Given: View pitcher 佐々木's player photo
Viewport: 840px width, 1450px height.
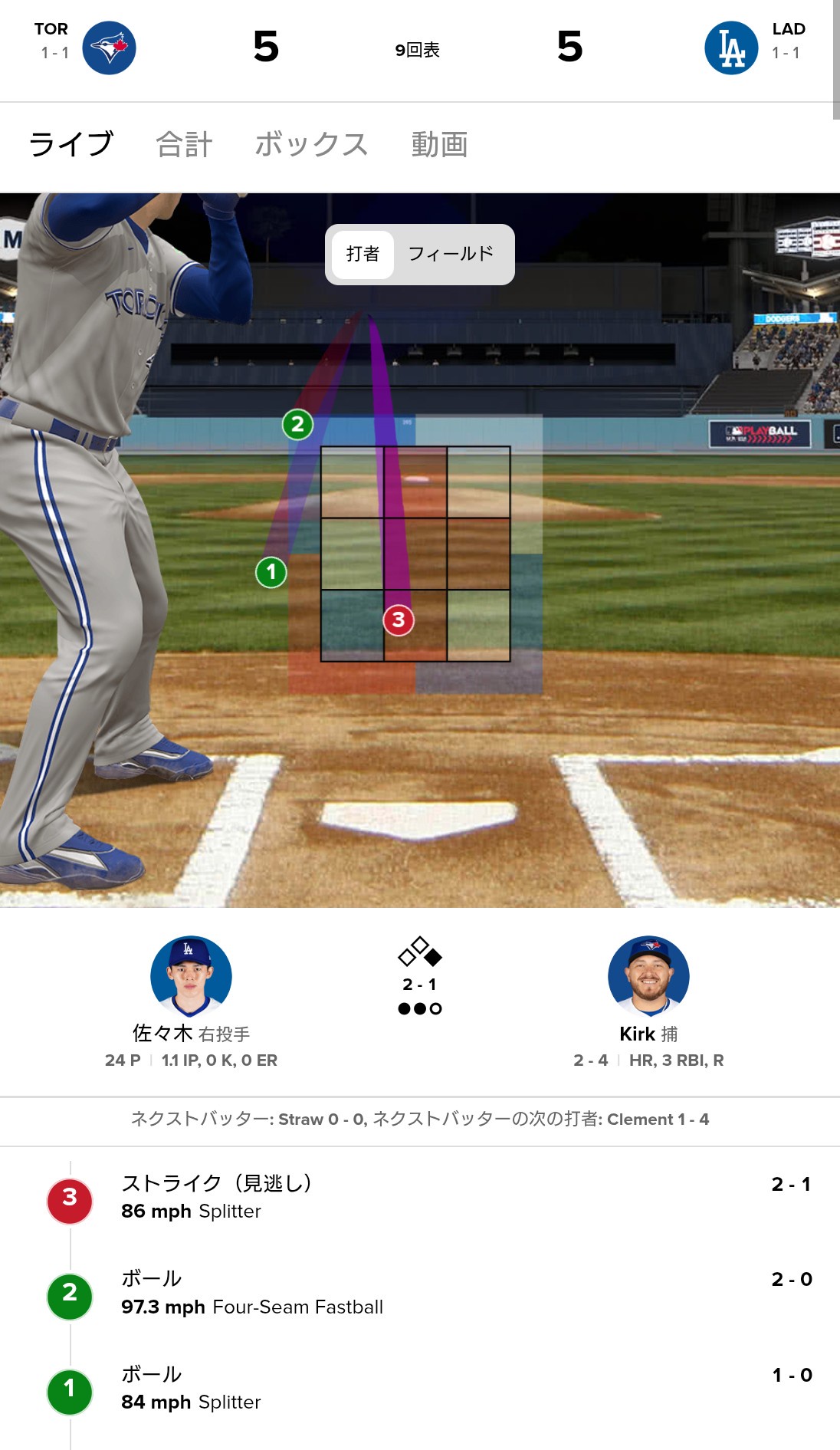Looking at the screenshot, I should point(191,975).
